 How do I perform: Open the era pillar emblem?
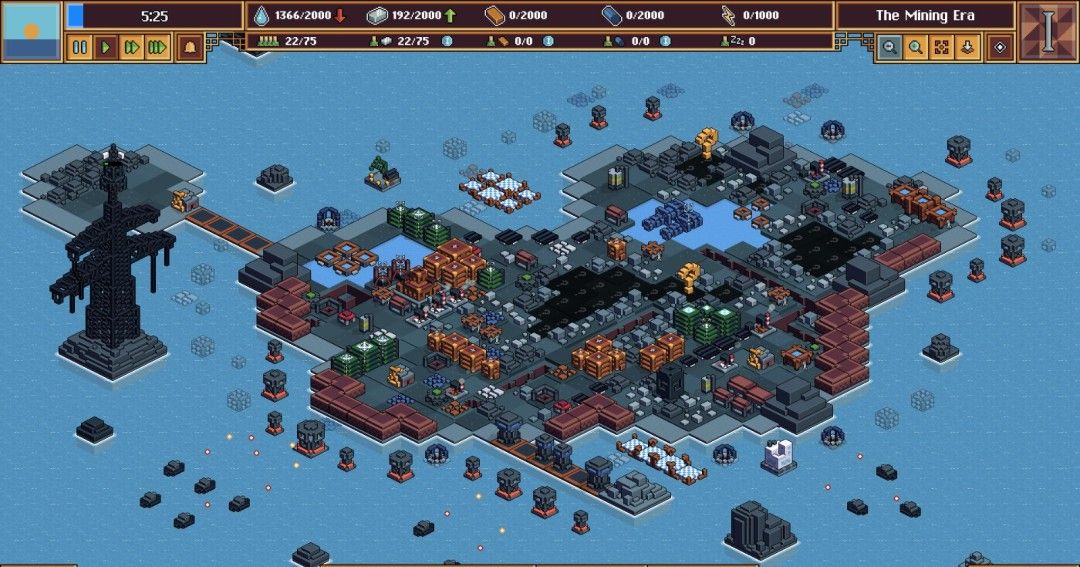coord(1048,31)
